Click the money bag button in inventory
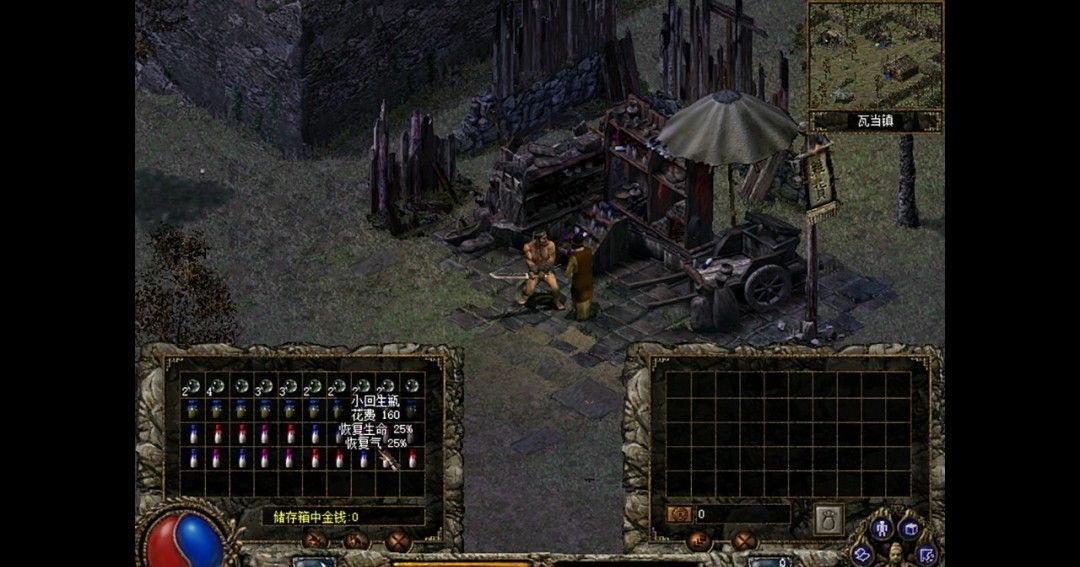The height and width of the screenshot is (567, 1080). pyautogui.click(x=828, y=518)
